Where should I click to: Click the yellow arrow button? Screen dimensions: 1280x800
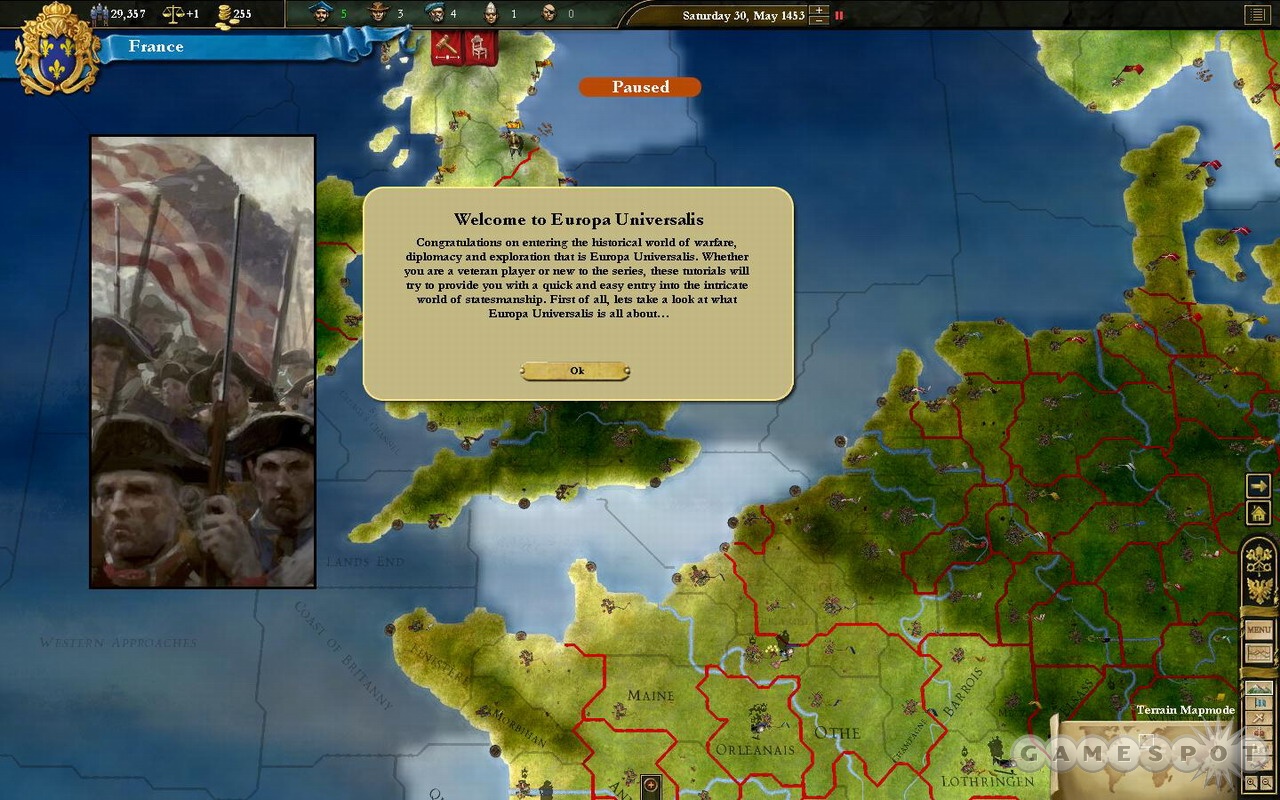click(x=1257, y=487)
